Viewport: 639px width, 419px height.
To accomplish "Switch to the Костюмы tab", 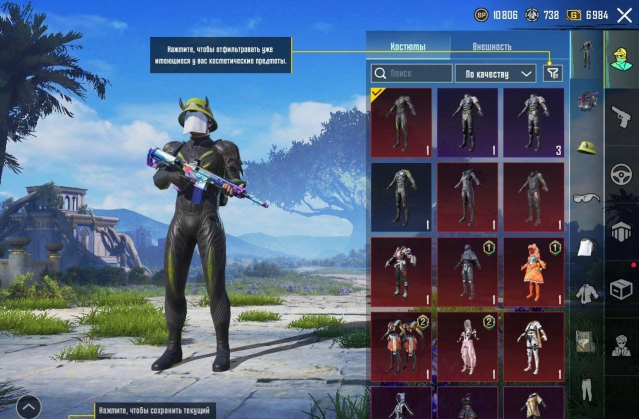I will (x=406, y=47).
